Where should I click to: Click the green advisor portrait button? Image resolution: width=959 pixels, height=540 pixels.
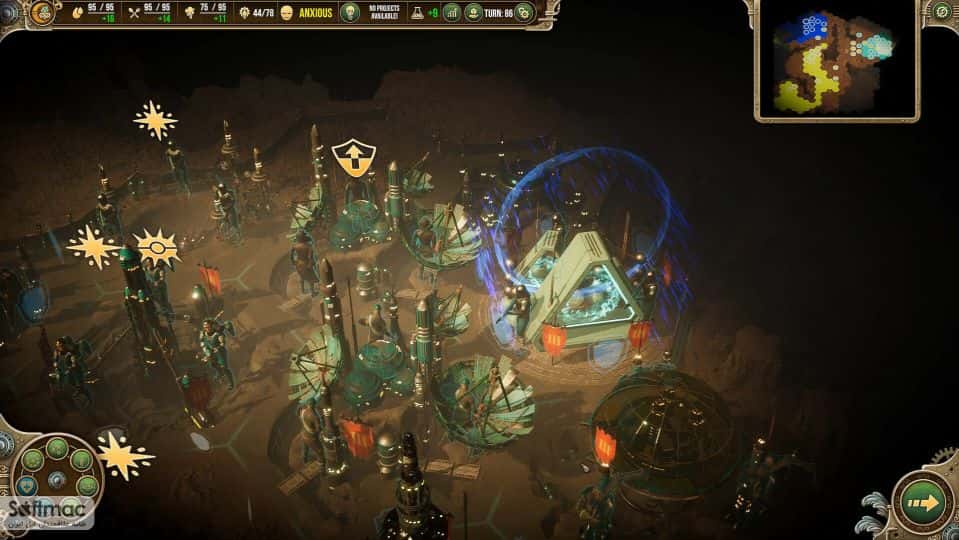474,13
